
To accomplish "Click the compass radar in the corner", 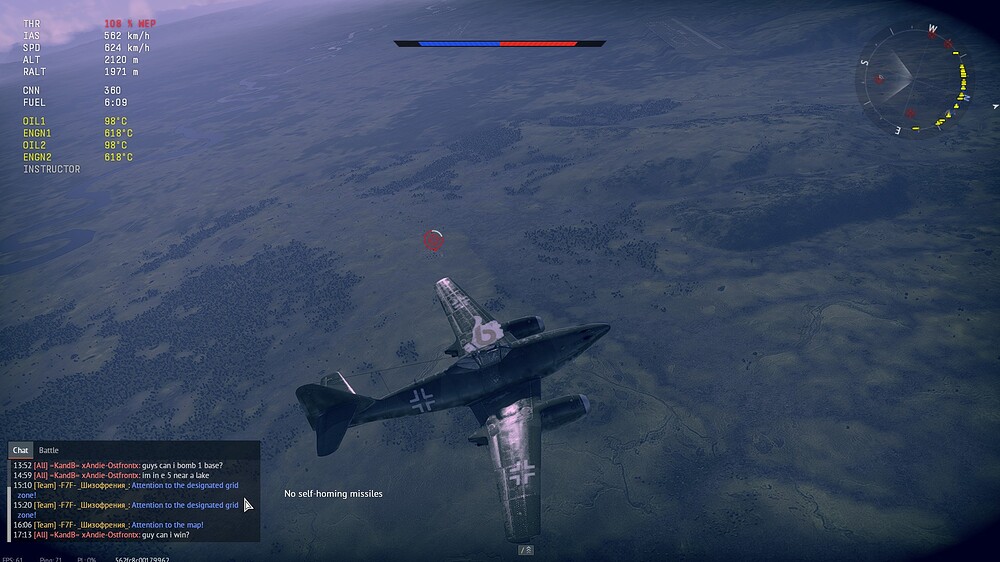I will point(911,79).
